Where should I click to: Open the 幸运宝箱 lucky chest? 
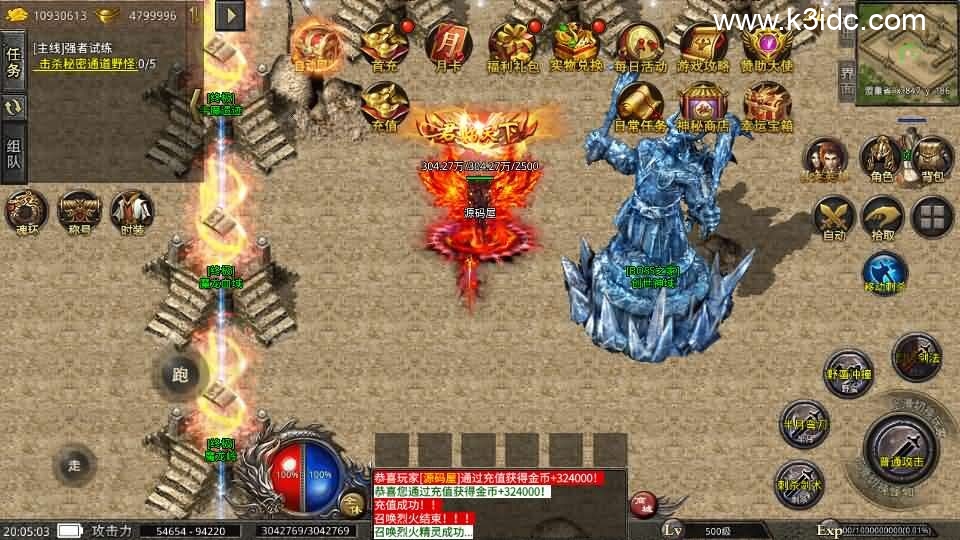click(767, 105)
